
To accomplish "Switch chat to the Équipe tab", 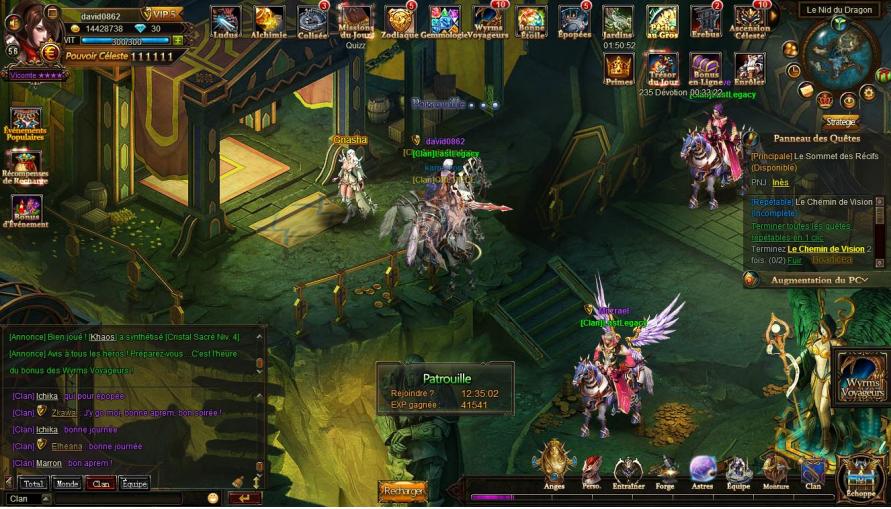I will pyautogui.click(x=134, y=483).
